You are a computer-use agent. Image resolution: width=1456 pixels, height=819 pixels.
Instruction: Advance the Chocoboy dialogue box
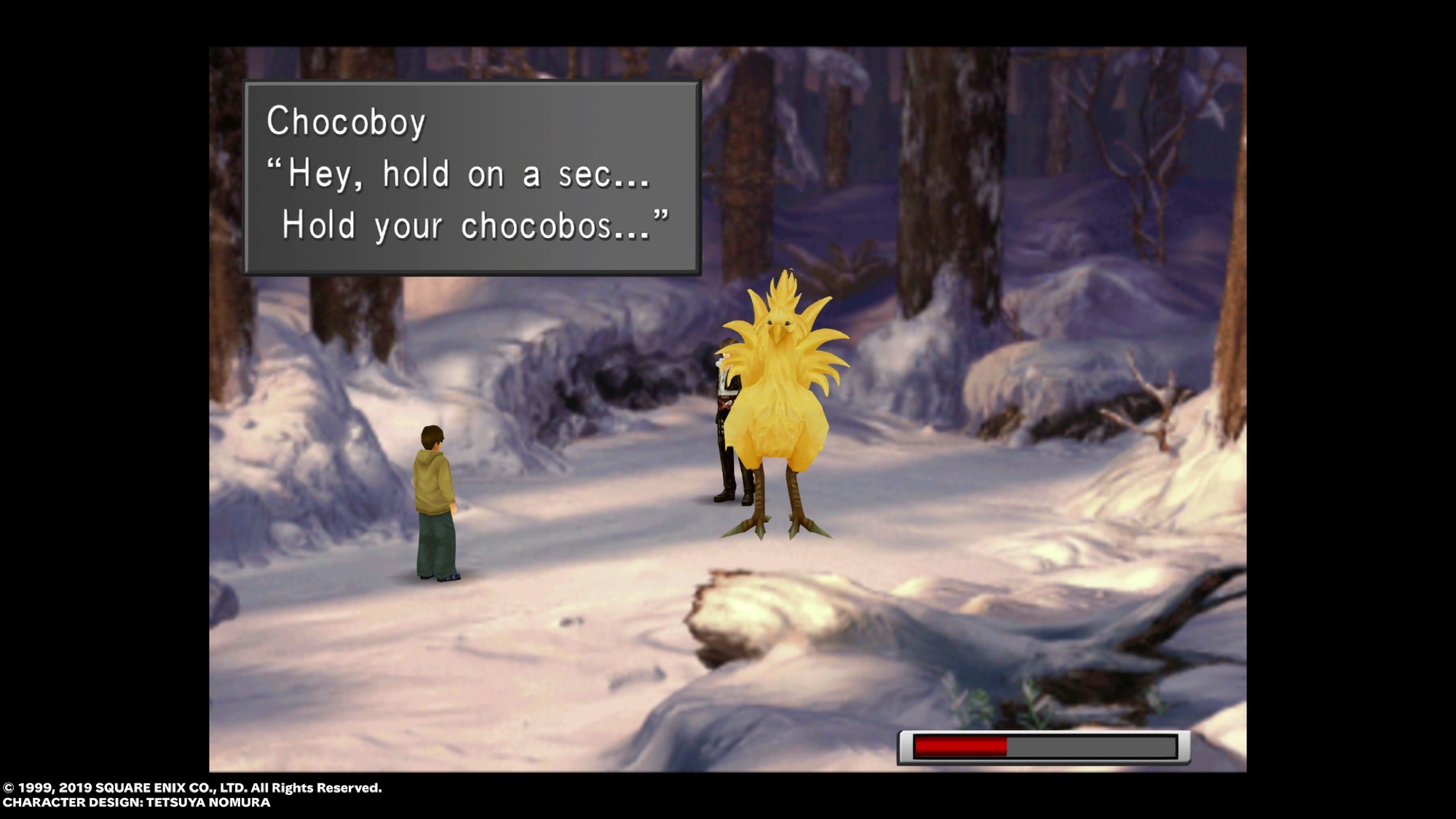(x=472, y=177)
